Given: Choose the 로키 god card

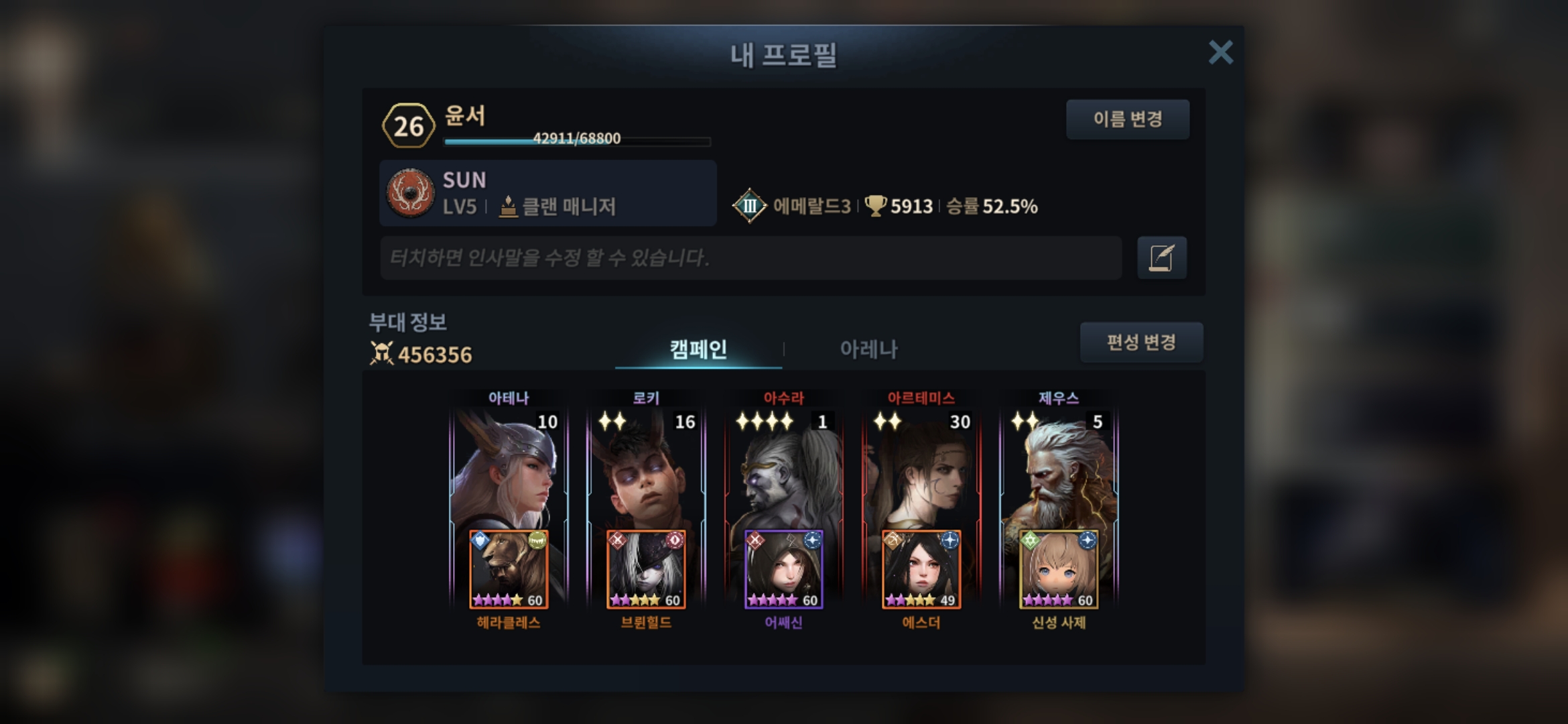Looking at the screenshot, I should click(x=646, y=469).
